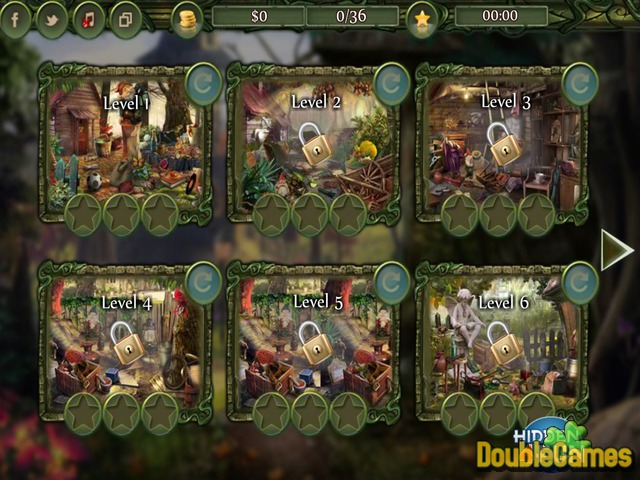
Task: Click Level 3's circular reset arrow
Action: pyautogui.click(x=579, y=85)
